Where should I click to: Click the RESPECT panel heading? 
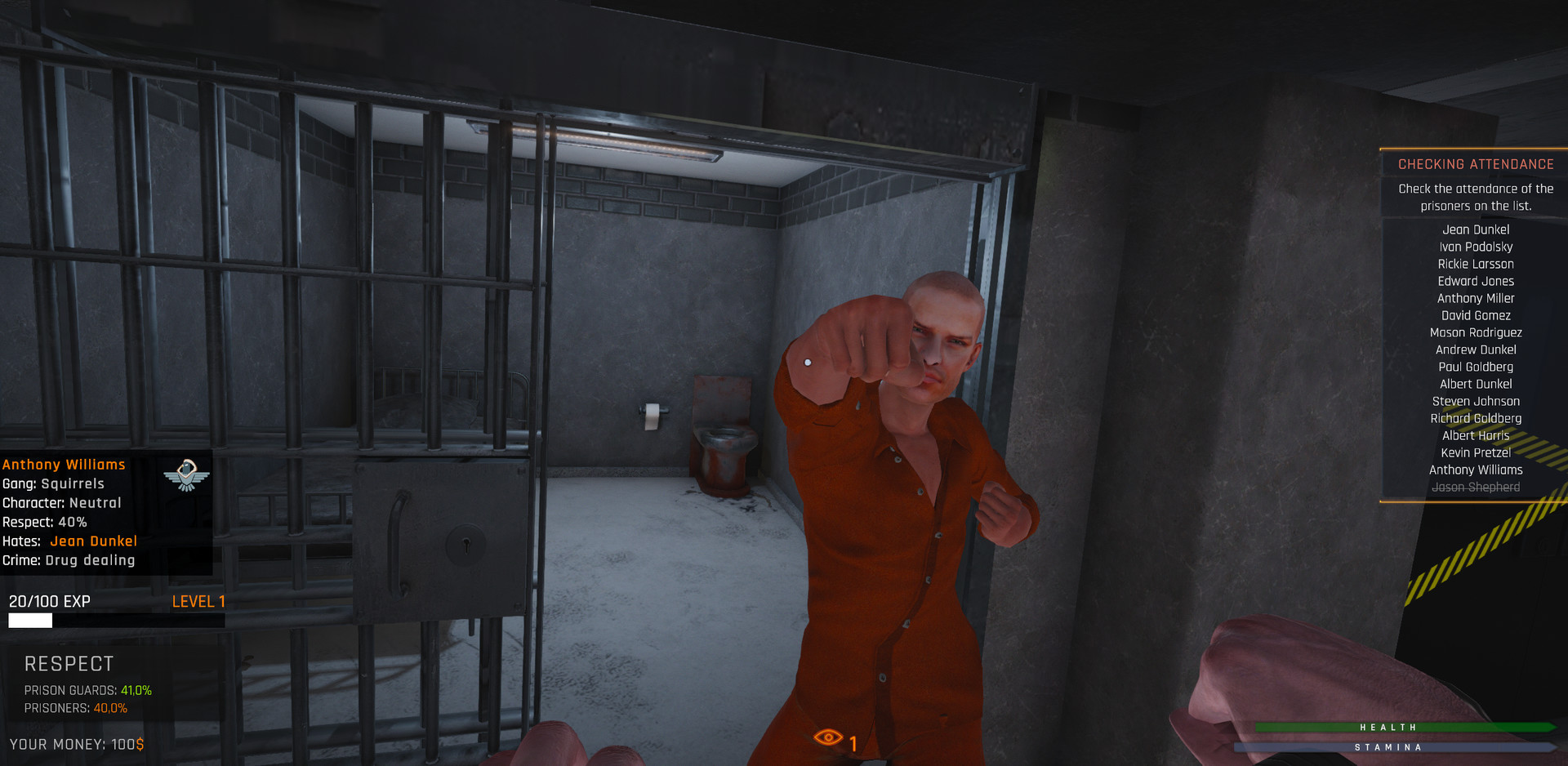[x=67, y=664]
